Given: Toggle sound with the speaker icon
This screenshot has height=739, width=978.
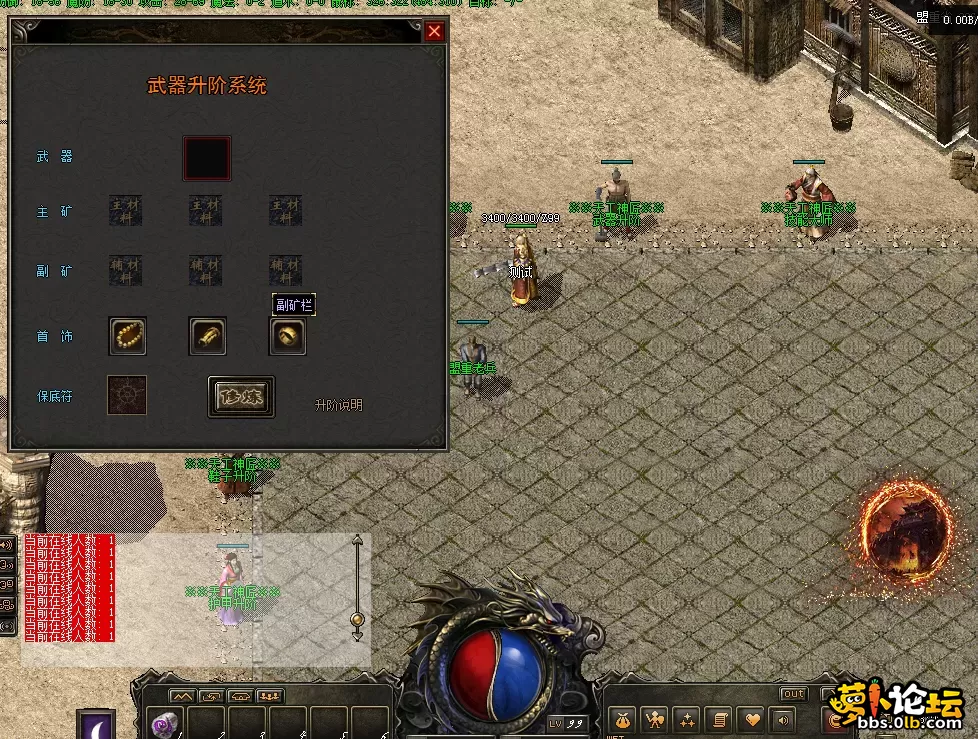Looking at the screenshot, I should click(781, 719).
